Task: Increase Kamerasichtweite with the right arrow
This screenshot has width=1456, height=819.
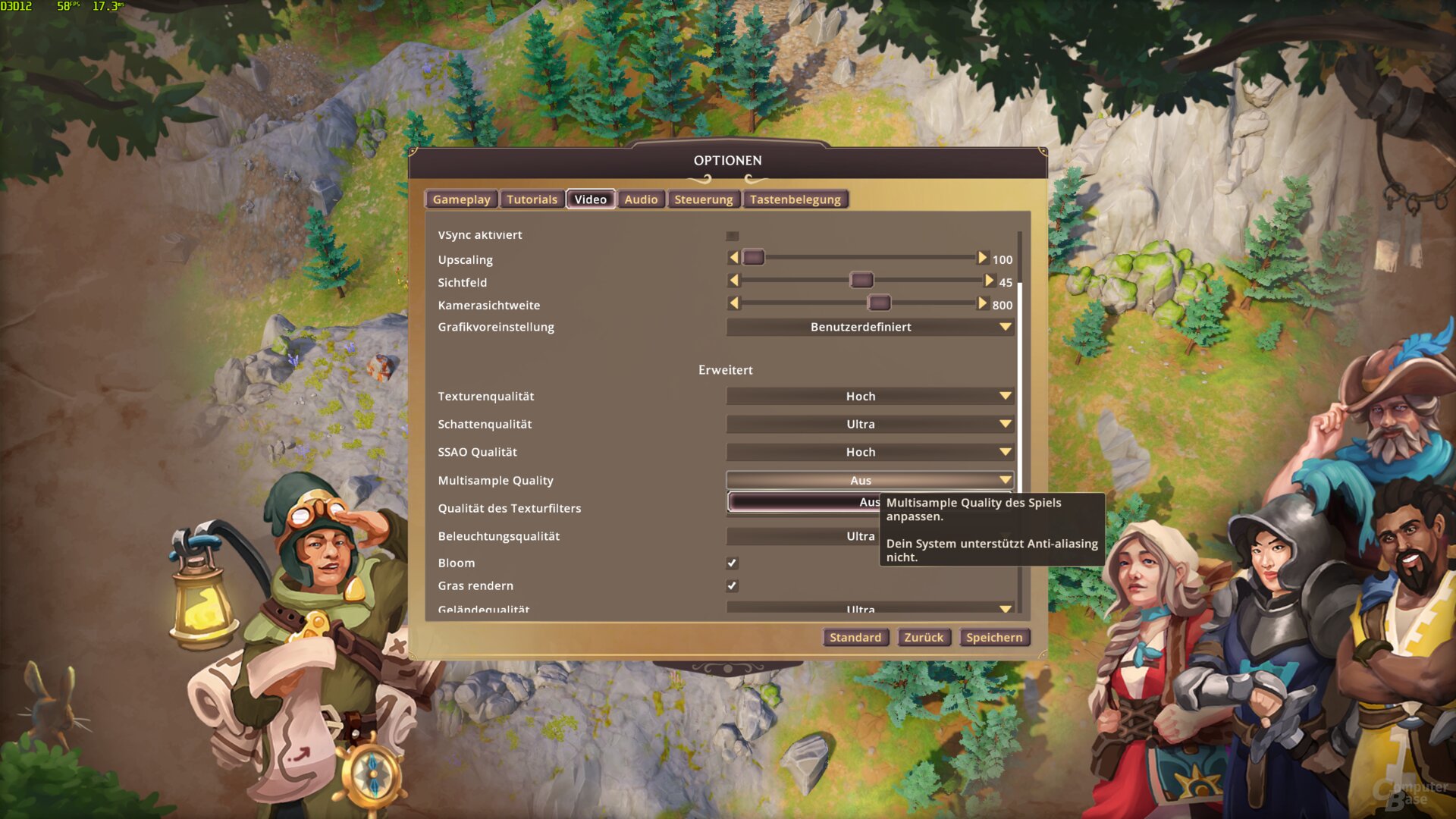Action: tap(982, 303)
